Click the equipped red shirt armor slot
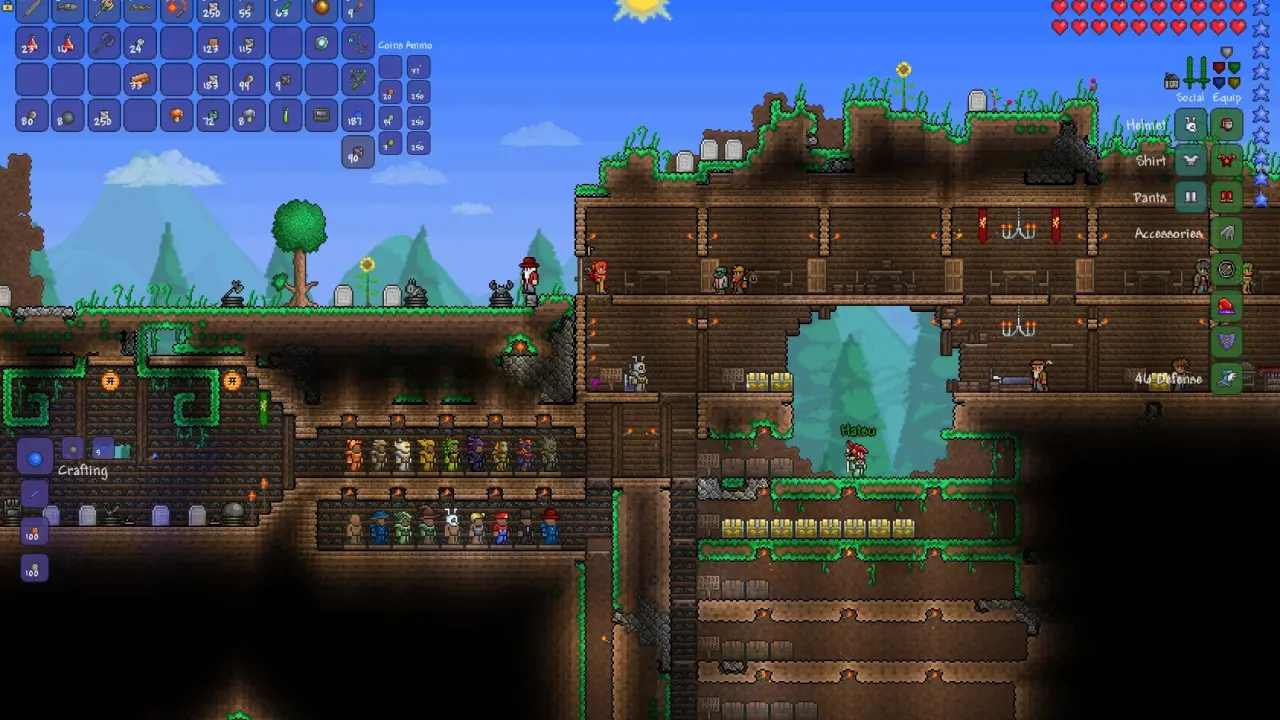This screenshot has height=720, width=1280. [x=1227, y=160]
